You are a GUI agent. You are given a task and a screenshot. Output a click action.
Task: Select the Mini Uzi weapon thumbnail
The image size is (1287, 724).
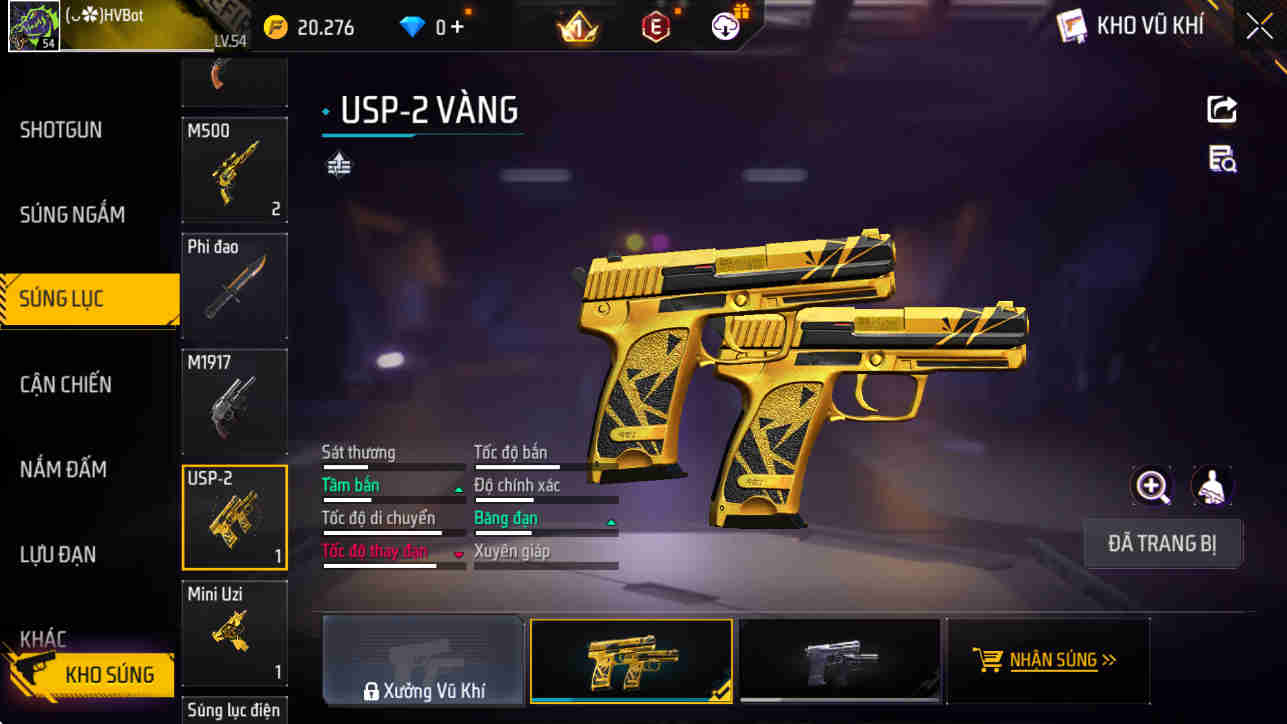[x=234, y=633]
